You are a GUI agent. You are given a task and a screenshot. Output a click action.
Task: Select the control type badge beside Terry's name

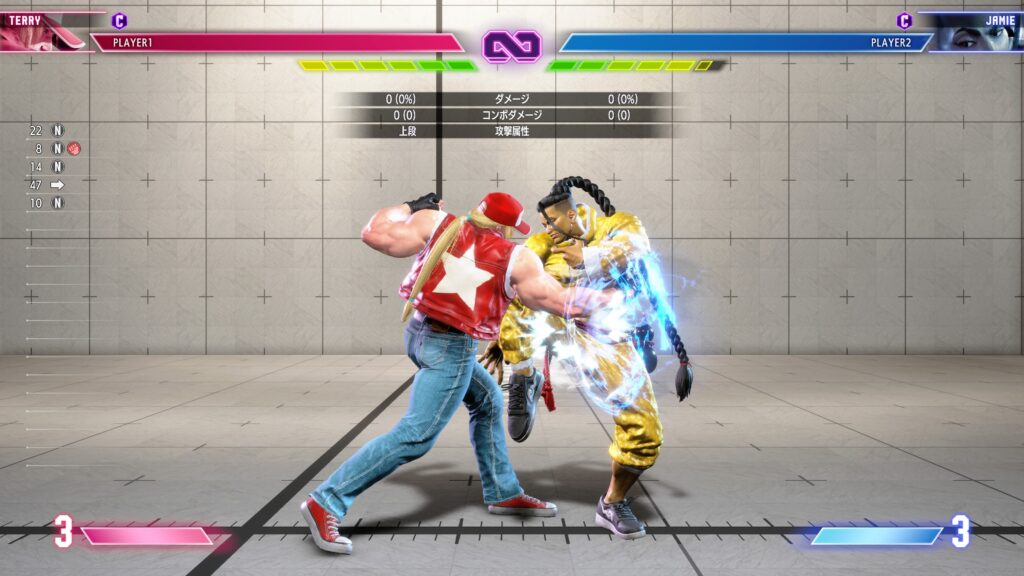pyautogui.click(x=120, y=20)
